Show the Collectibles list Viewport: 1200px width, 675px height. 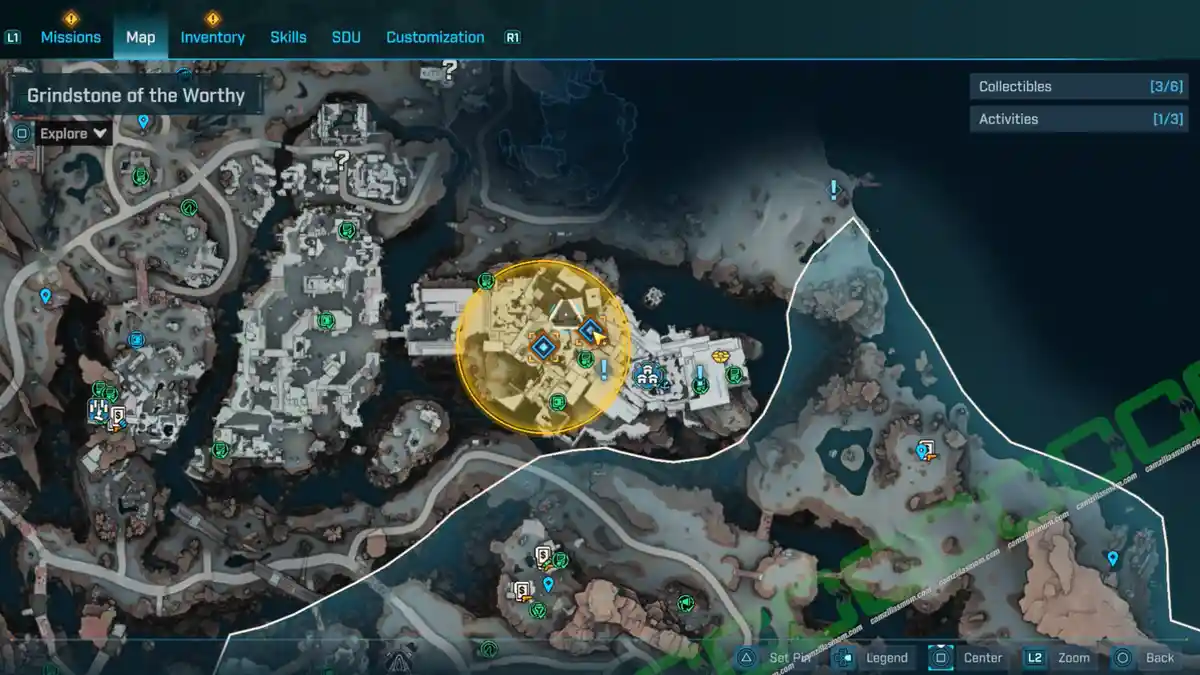1078,87
